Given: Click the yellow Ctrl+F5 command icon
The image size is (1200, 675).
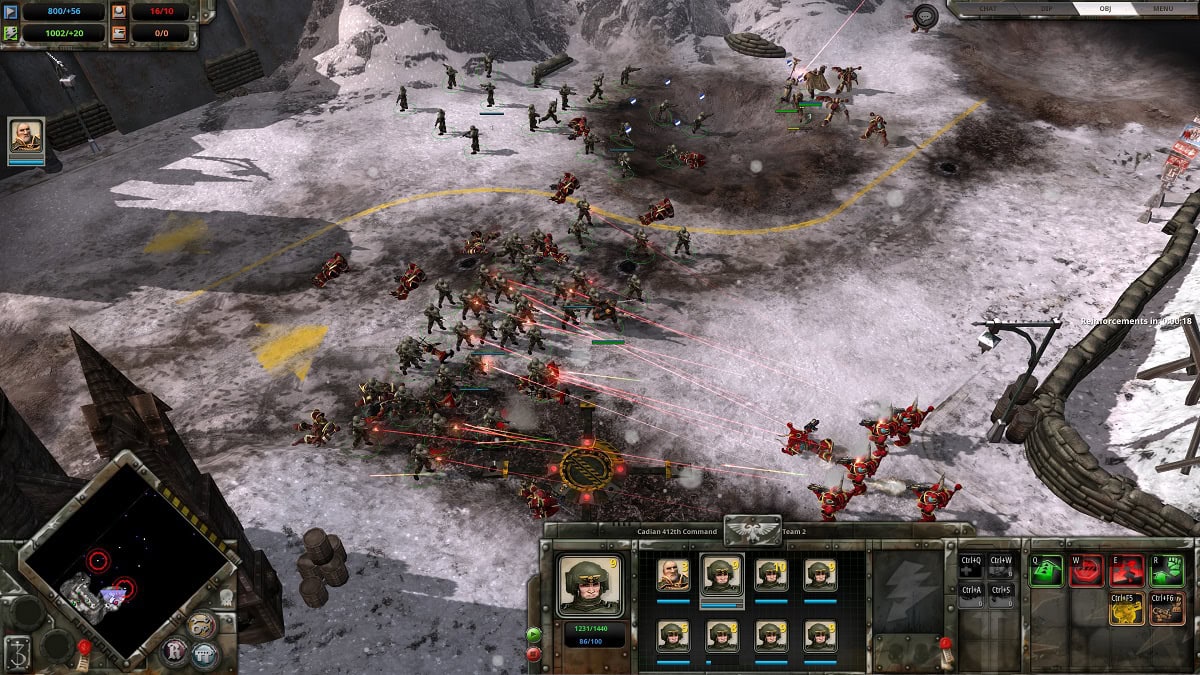Looking at the screenshot, I should tap(1127, 608).
